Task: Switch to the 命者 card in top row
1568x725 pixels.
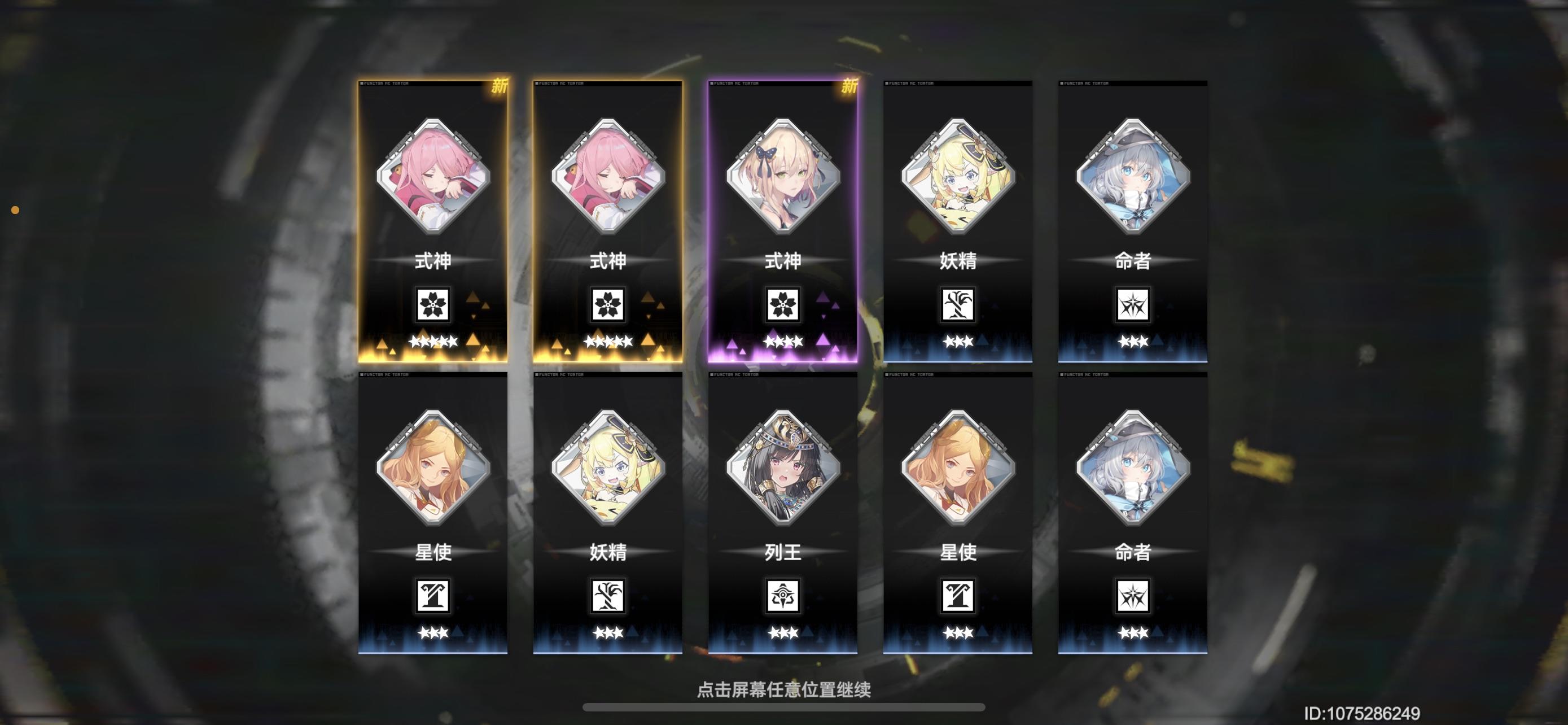Action: pyautogui.click(x=1133, y=219)
